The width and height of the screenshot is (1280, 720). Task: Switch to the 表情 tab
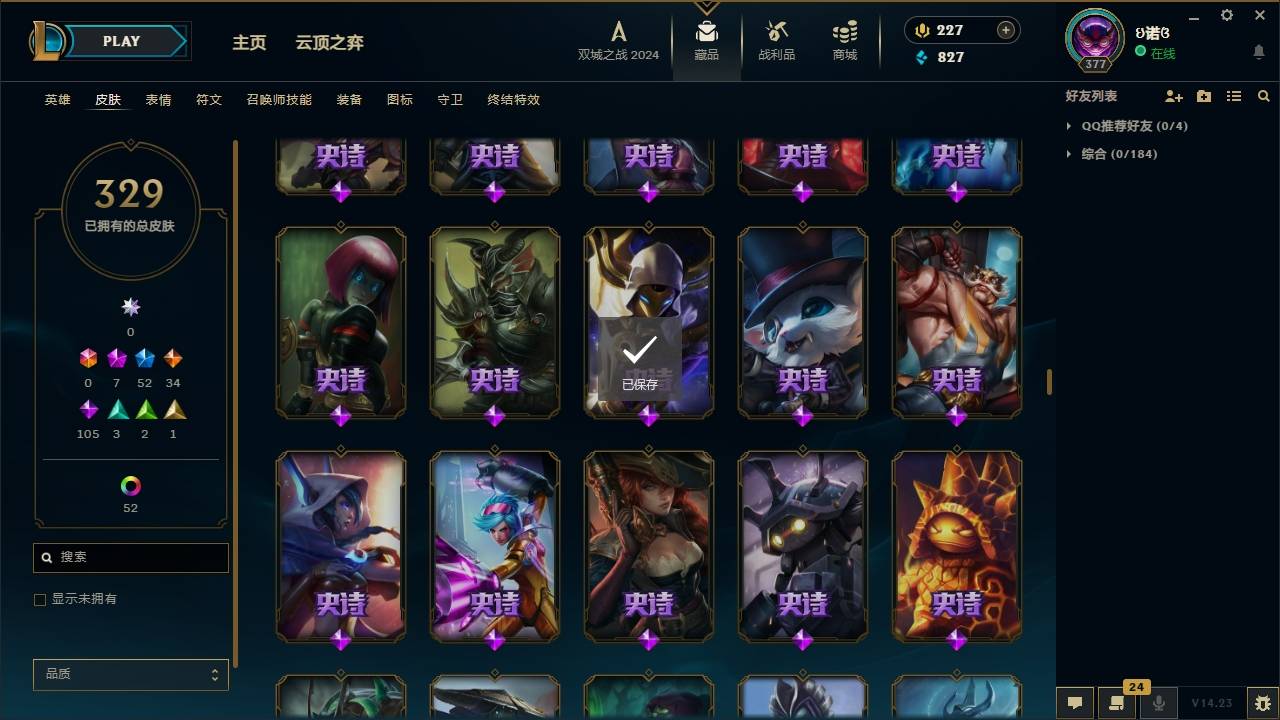pyautogui.click(x=158, y=99)
